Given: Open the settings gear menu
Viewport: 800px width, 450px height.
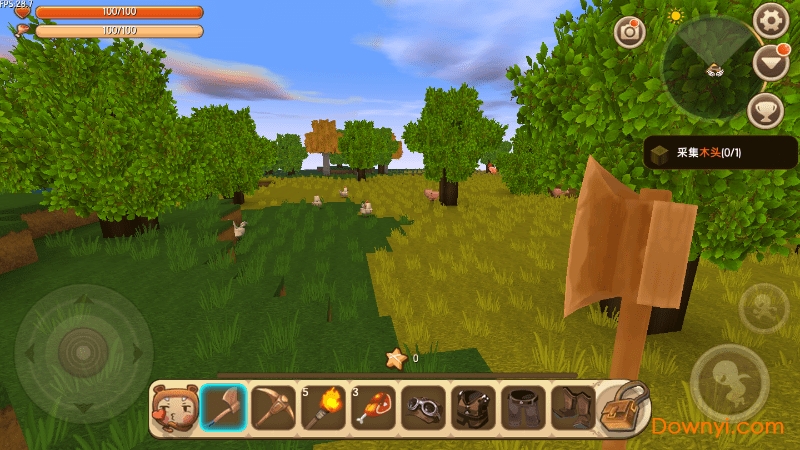Looking at the screenshot, I should coord(770,20).
